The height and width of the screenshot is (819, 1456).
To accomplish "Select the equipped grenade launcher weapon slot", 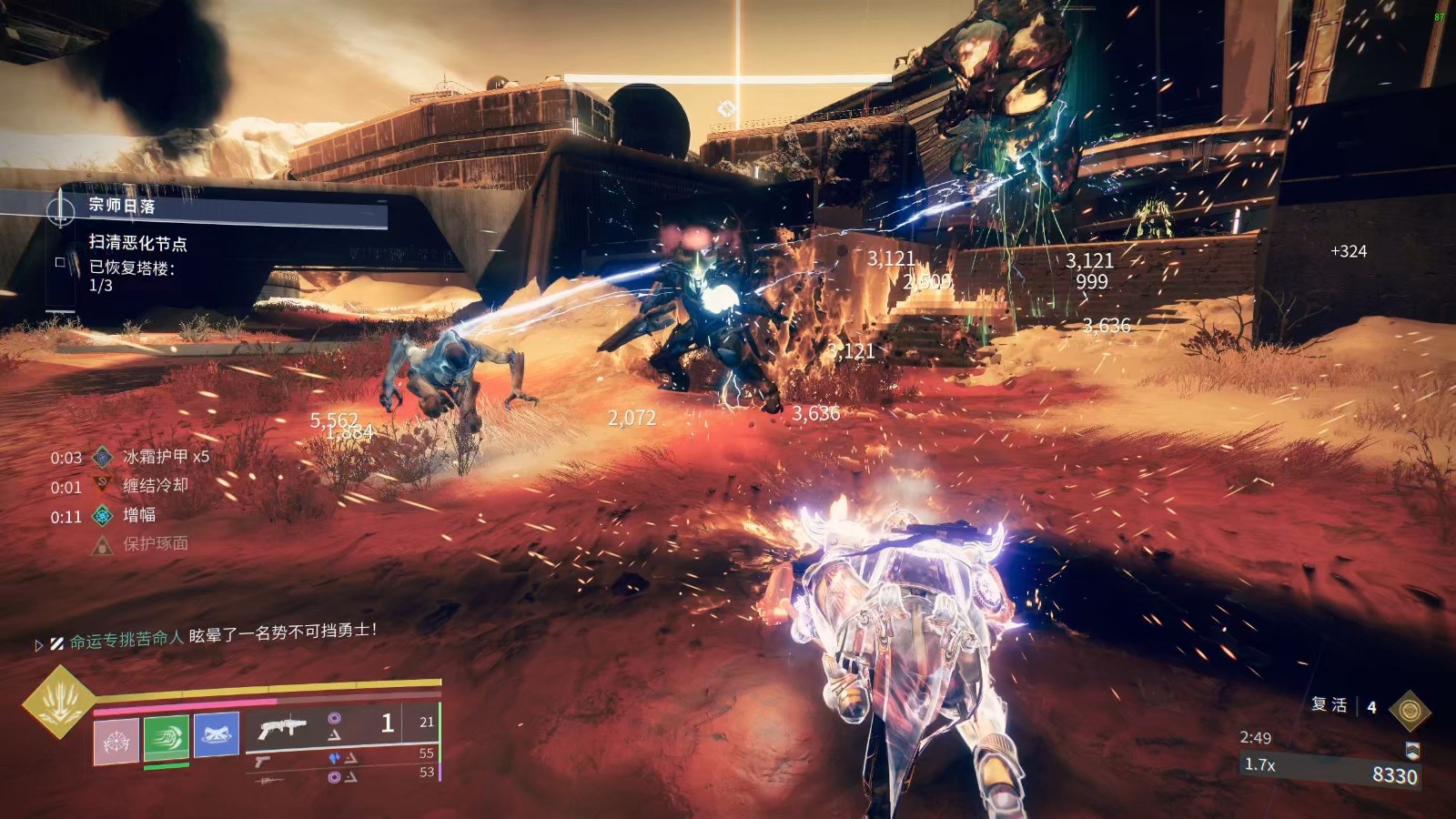I will coord(282,728).
